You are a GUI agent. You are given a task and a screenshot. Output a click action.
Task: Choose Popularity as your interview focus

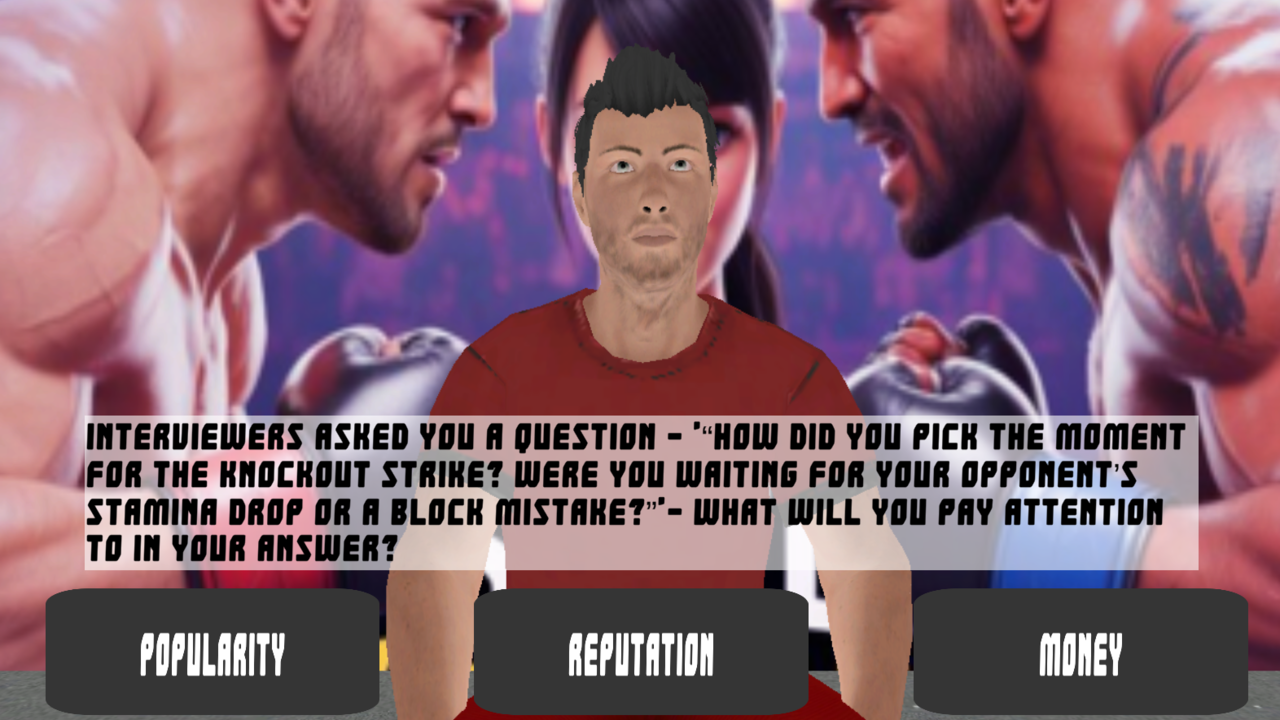pyautogui.click(x=213, y=656)
